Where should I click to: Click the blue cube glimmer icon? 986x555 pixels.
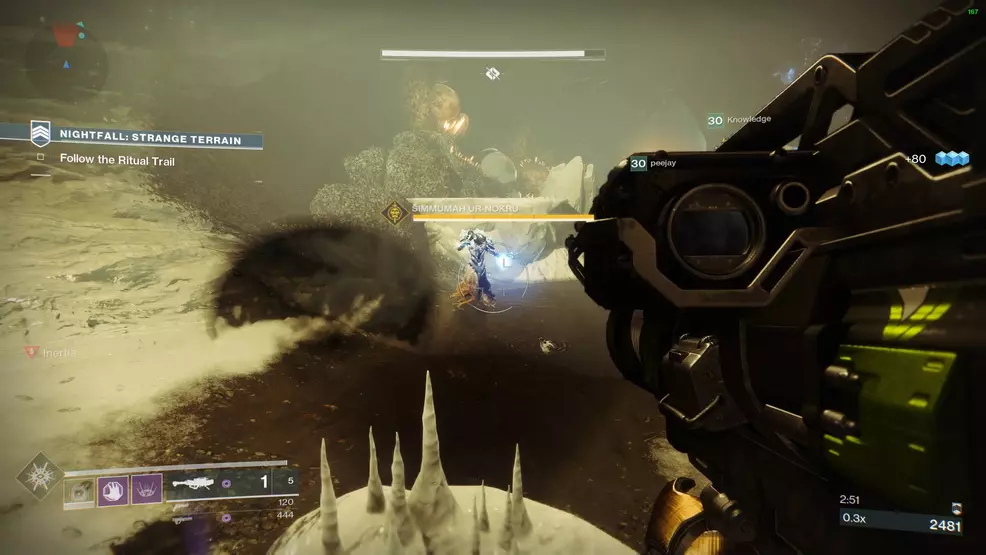(x=953, y=158)
